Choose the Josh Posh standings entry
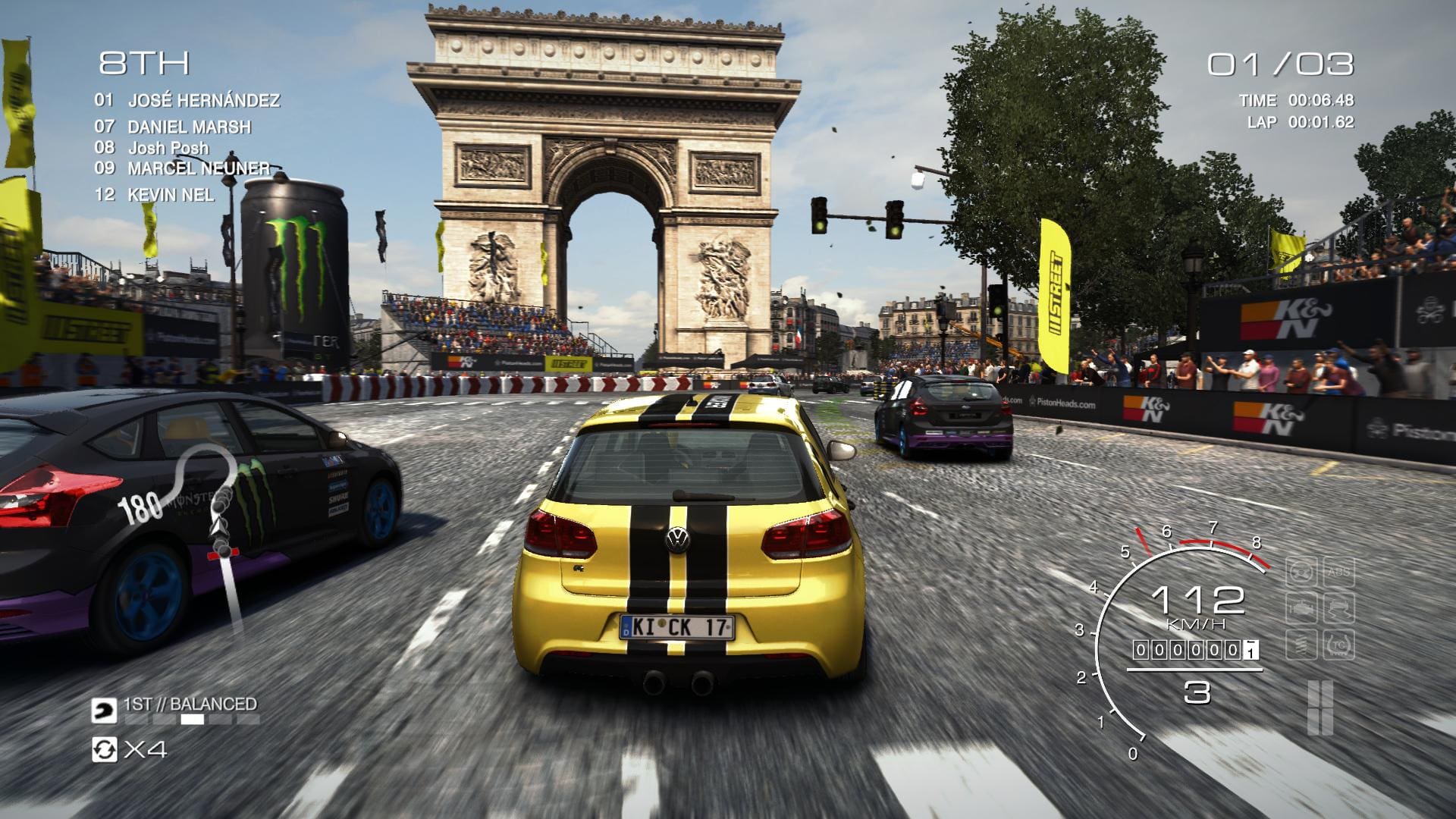 168,148
